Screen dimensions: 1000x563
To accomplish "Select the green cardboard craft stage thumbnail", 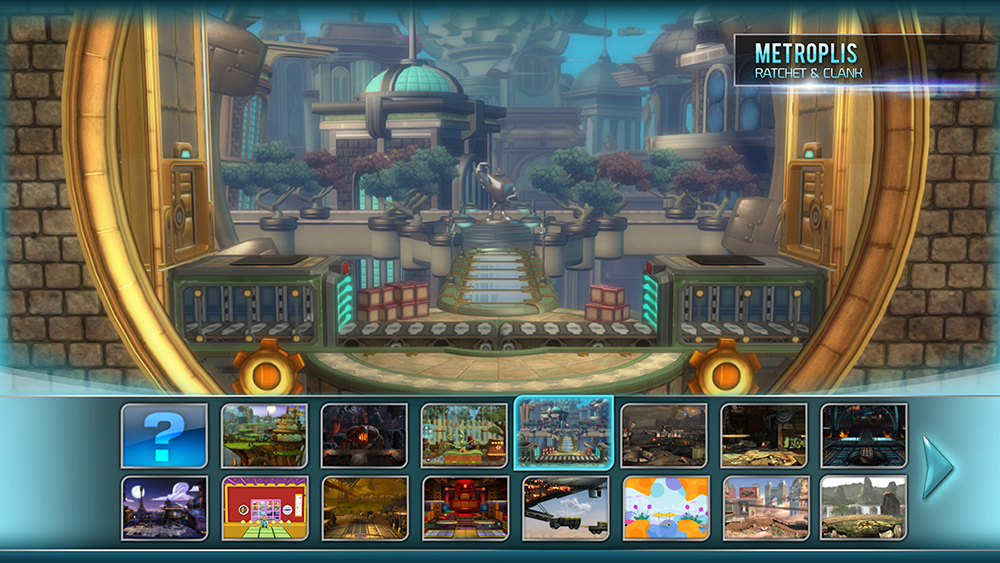I will [464, 435].
